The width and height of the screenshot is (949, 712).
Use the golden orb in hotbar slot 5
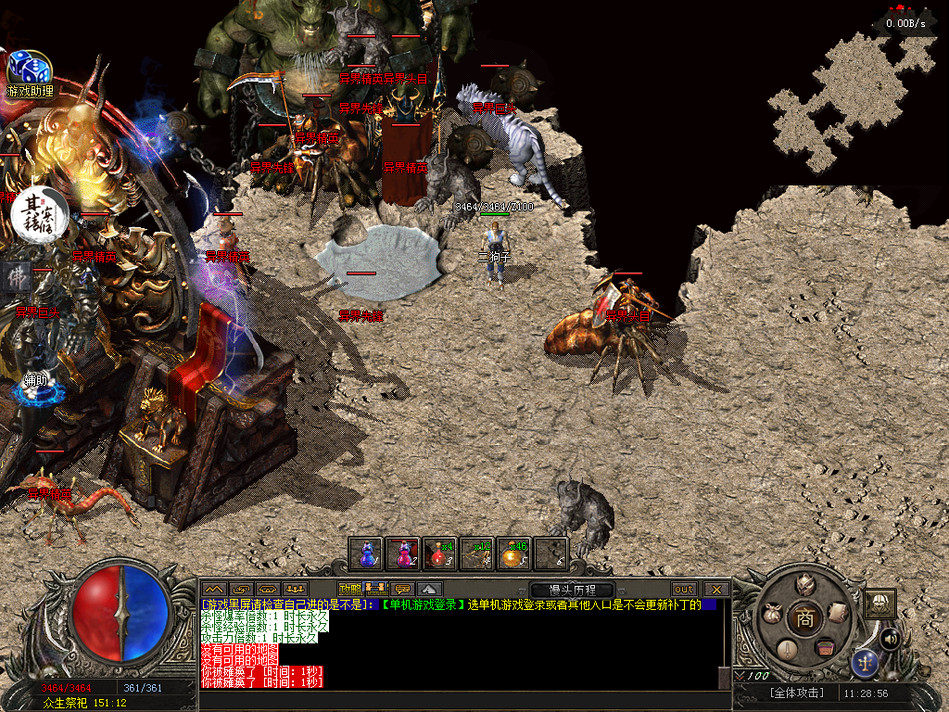514,553
